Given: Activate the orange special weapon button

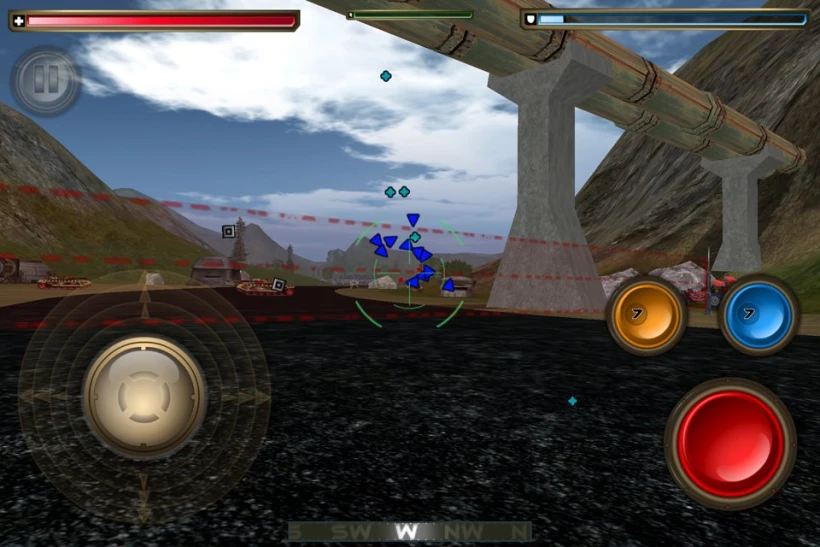Looking at the screenshot, I should click(x=647, y=315).
